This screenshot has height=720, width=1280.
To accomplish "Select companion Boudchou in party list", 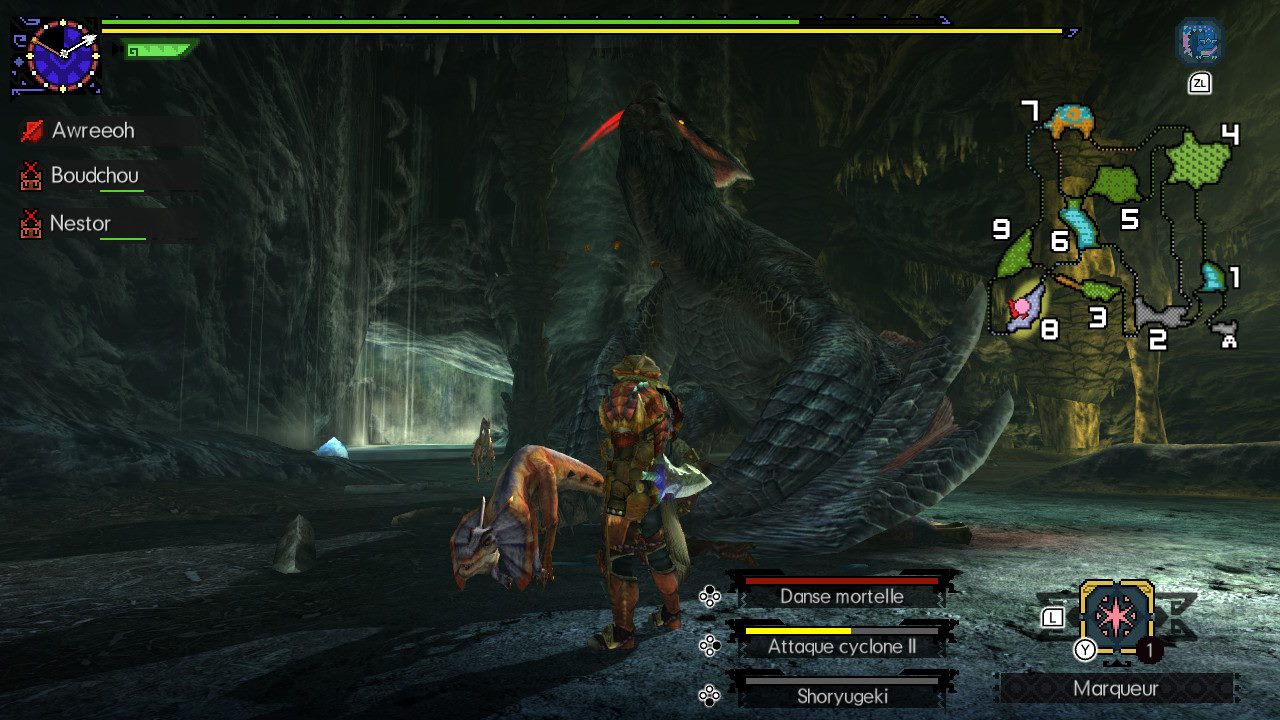I will (x=94, y=176).
